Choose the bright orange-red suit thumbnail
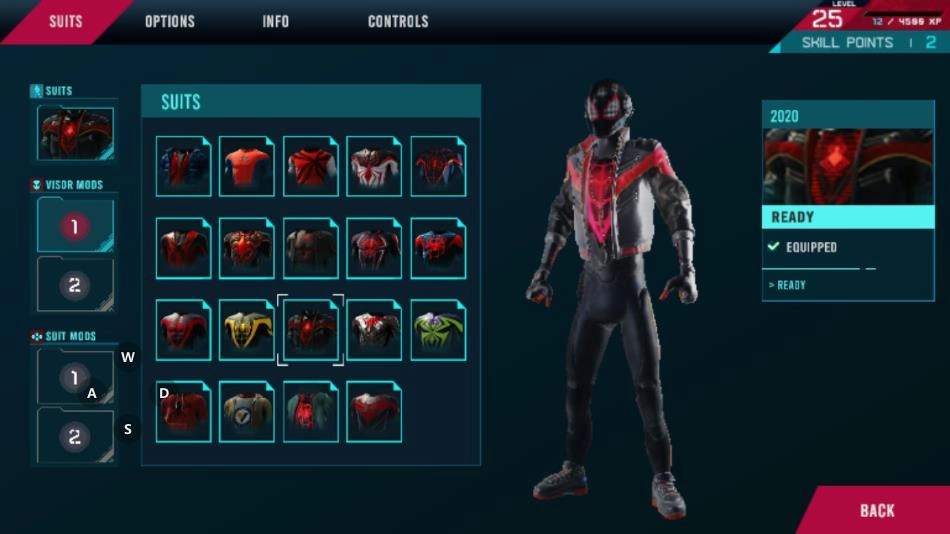950x534 pixels. pyautogui.click(x=246, y=166)
